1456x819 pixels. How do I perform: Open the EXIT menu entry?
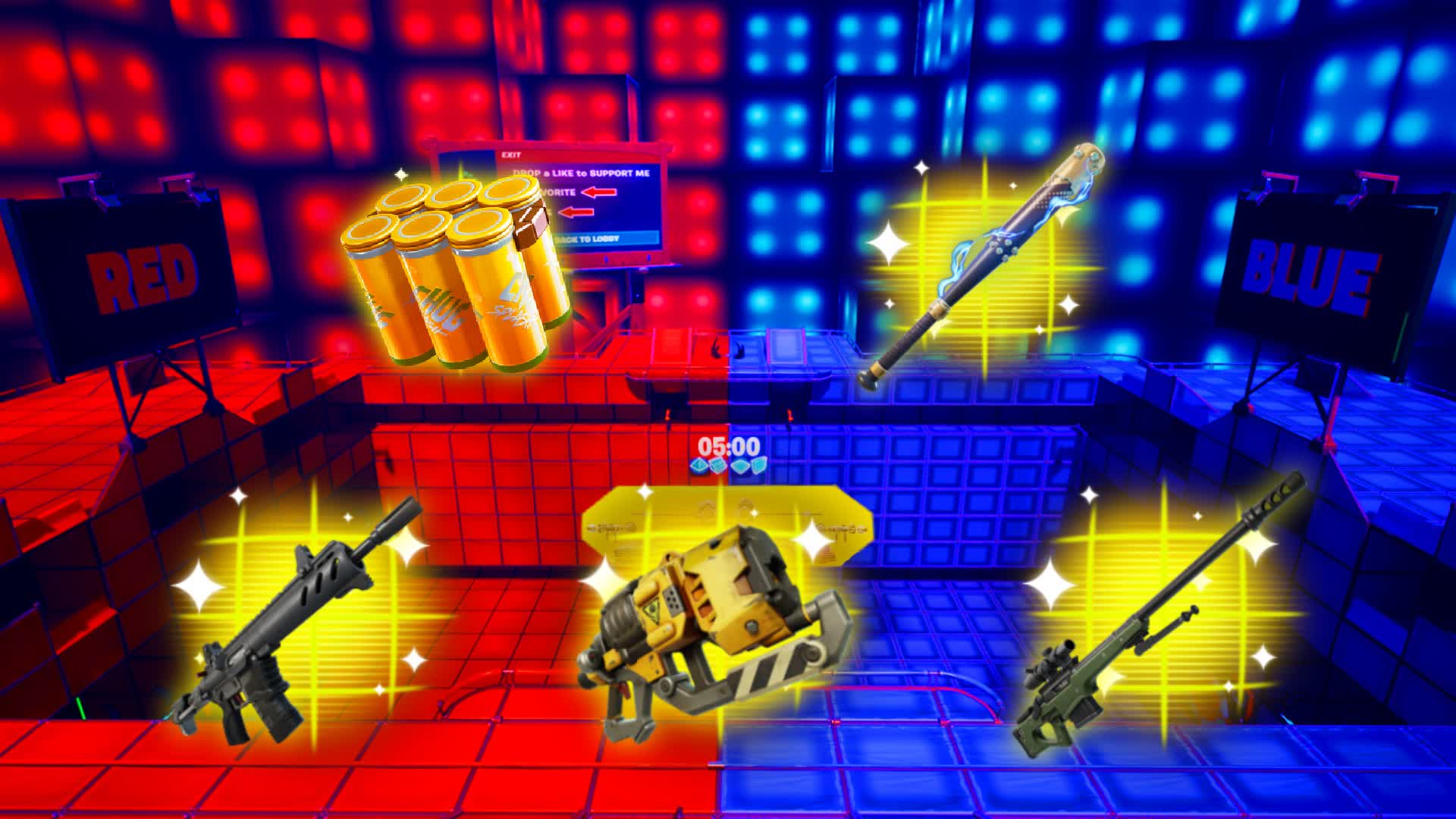tap(511, 154)
